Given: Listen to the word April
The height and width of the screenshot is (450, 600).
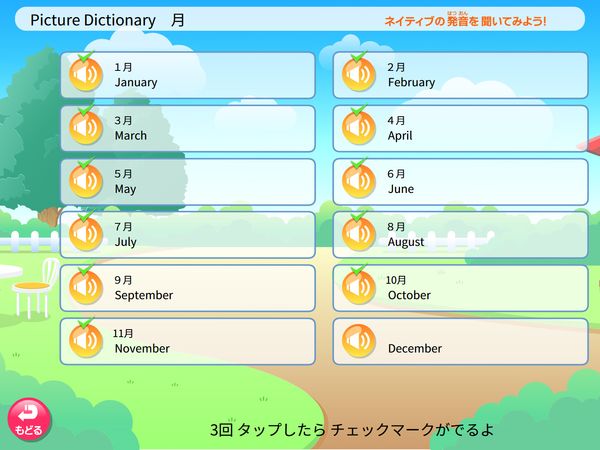Looking at the screenshot, I should (x=358, y=128).
